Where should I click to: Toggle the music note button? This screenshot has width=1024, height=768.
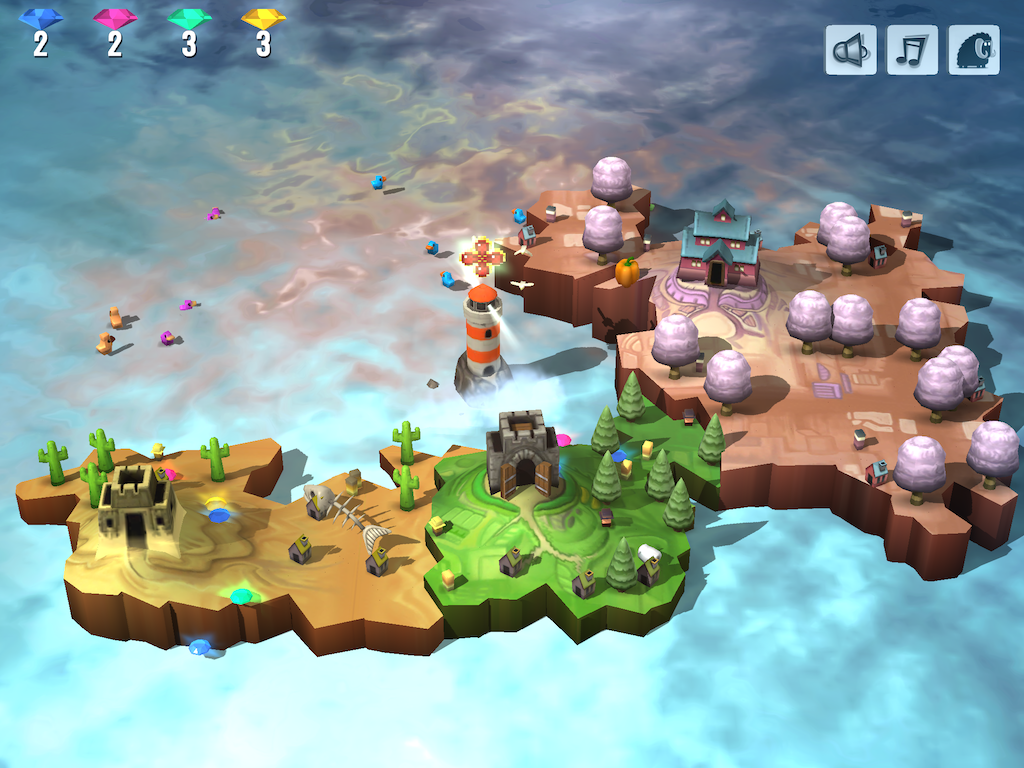point(912,50)
